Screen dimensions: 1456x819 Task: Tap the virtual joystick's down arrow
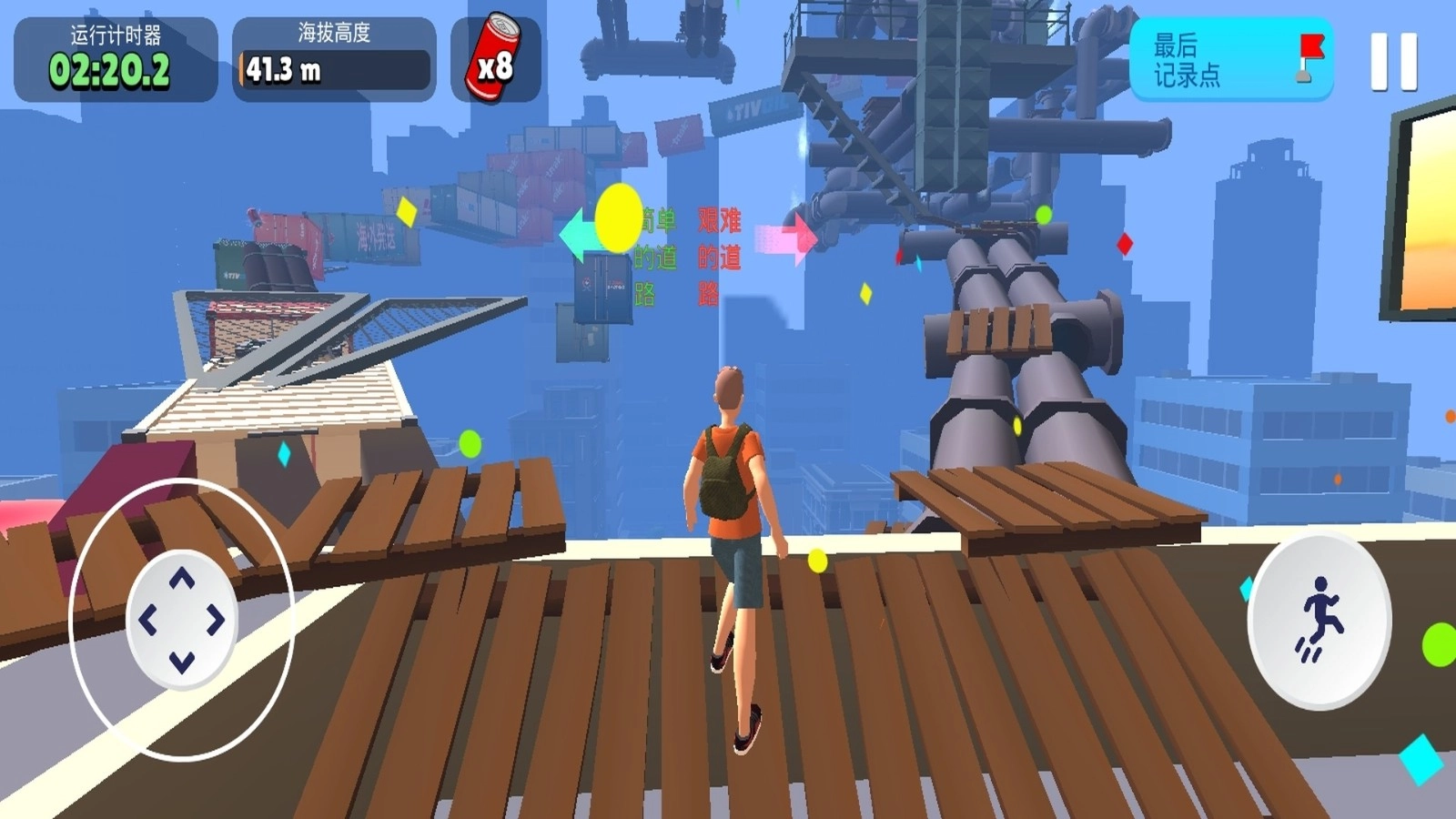(182, 662)
